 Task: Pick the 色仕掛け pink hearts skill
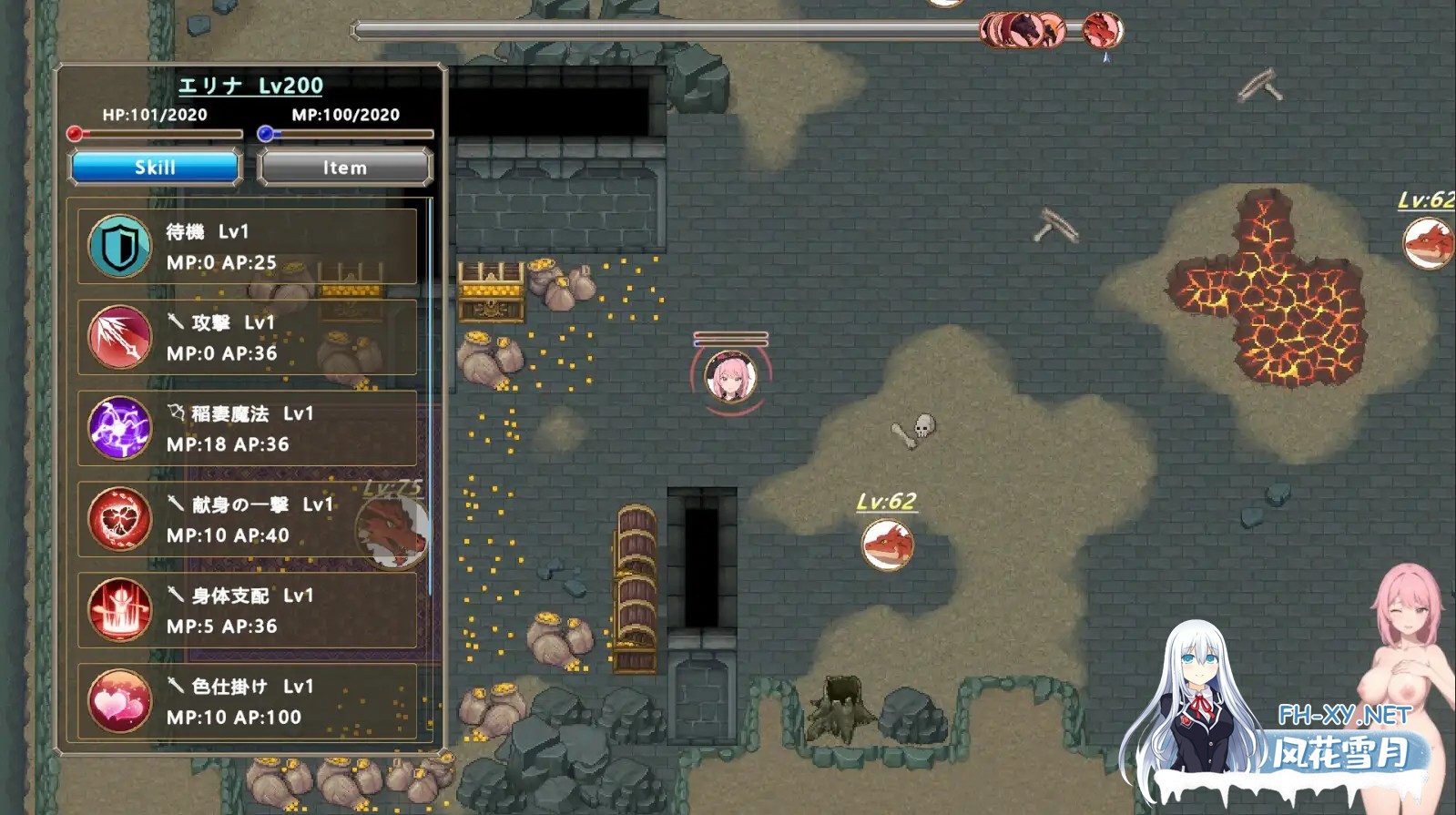(x=247, y=702)
